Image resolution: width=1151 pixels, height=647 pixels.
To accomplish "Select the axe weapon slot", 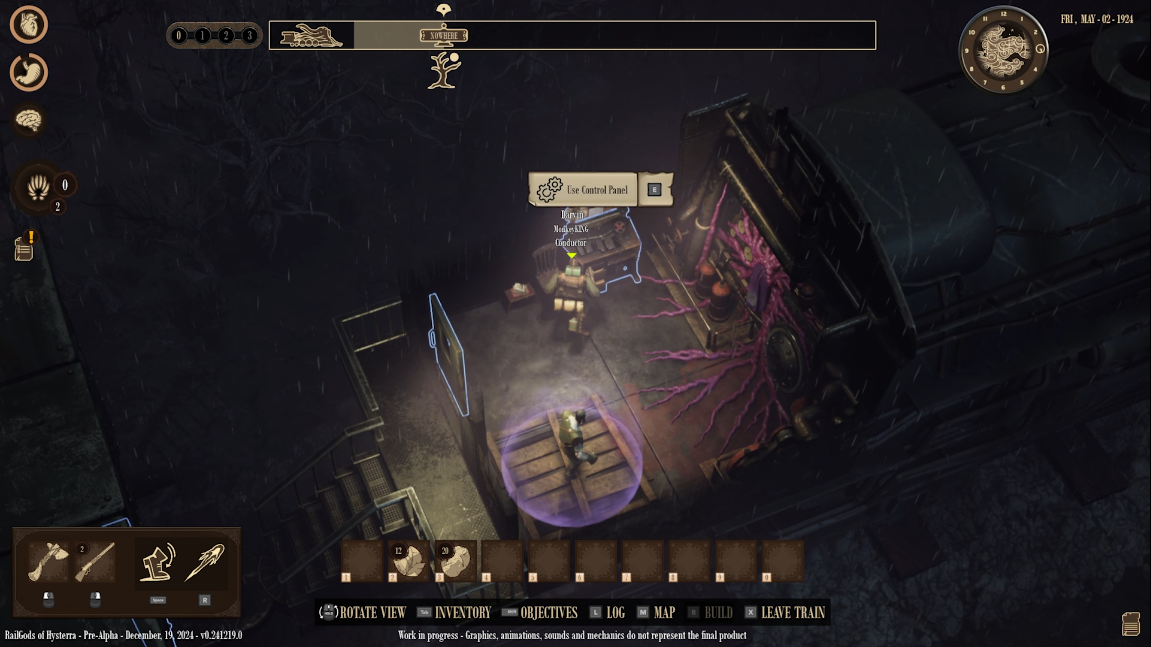I will pos(47,563).
